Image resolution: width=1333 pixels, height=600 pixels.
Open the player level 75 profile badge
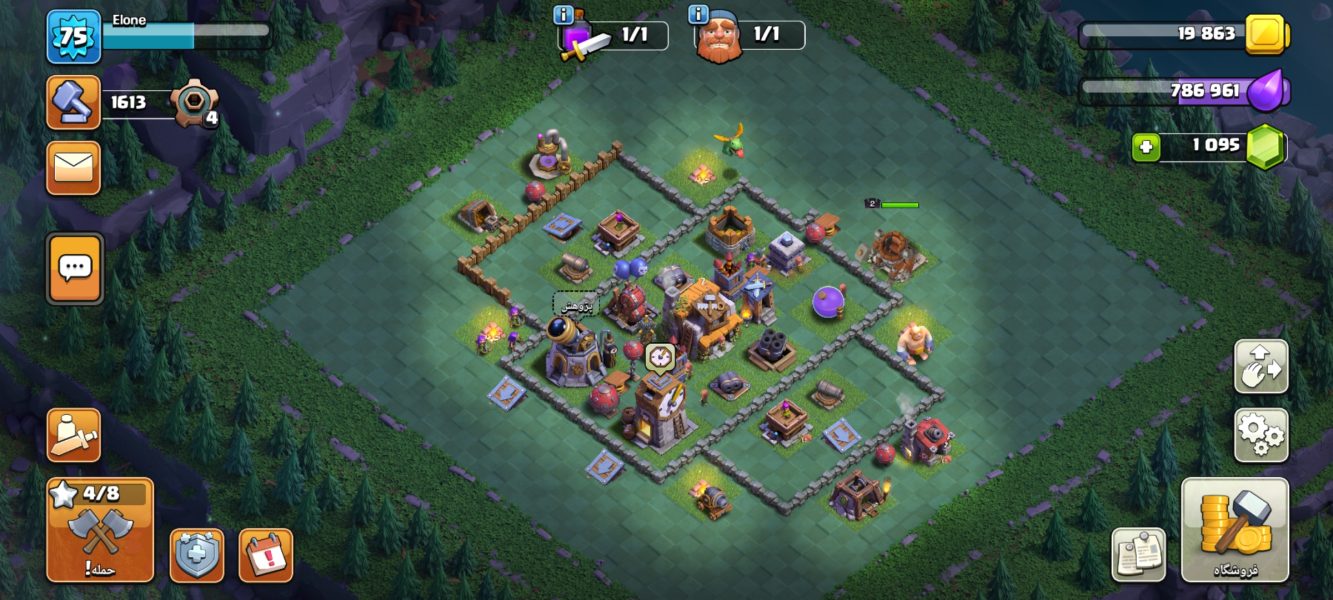pos(74,36)
